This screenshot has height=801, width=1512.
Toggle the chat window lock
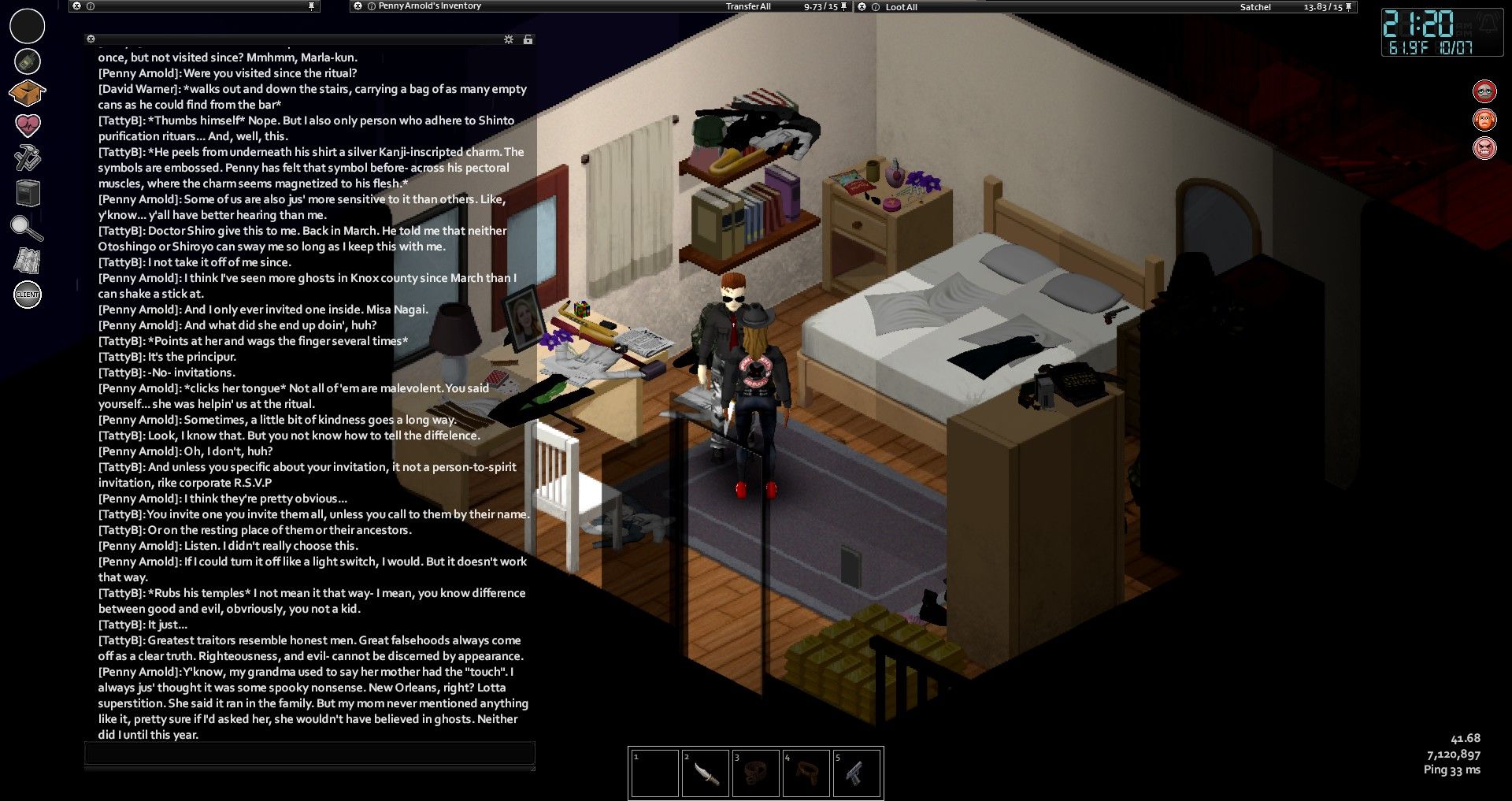[x=528, y=39]
